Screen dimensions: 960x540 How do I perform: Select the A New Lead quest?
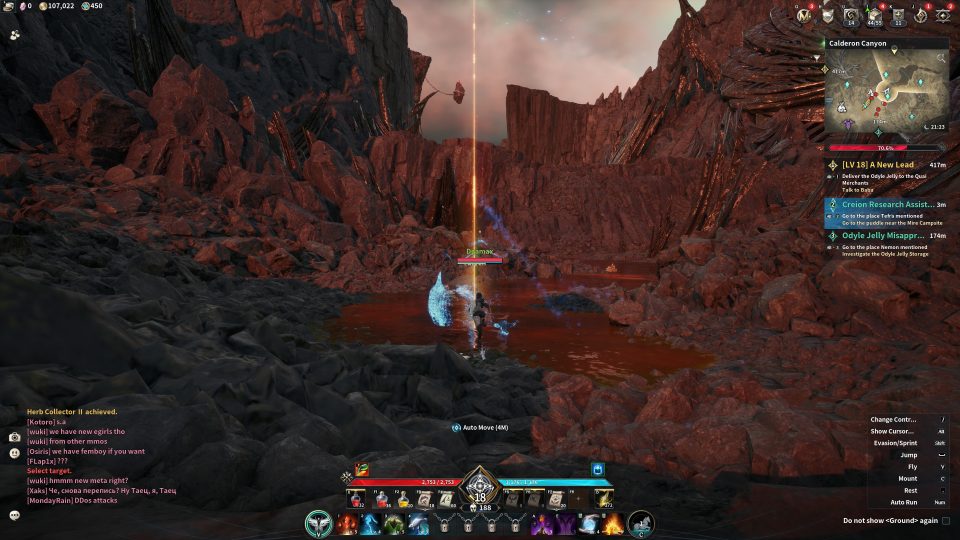click(x=884, y=164)
